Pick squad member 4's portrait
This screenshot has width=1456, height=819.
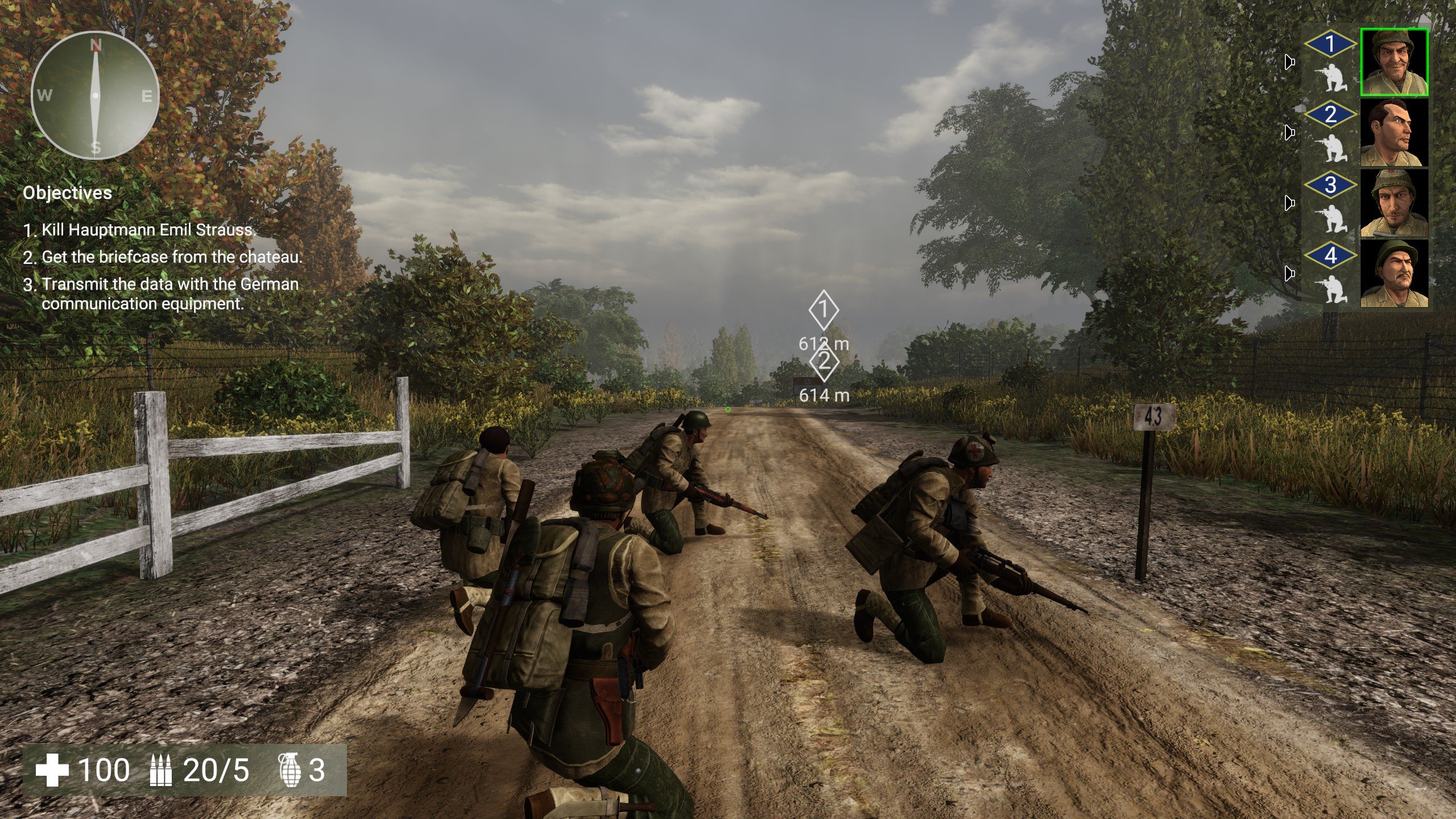click(1393, 274)
